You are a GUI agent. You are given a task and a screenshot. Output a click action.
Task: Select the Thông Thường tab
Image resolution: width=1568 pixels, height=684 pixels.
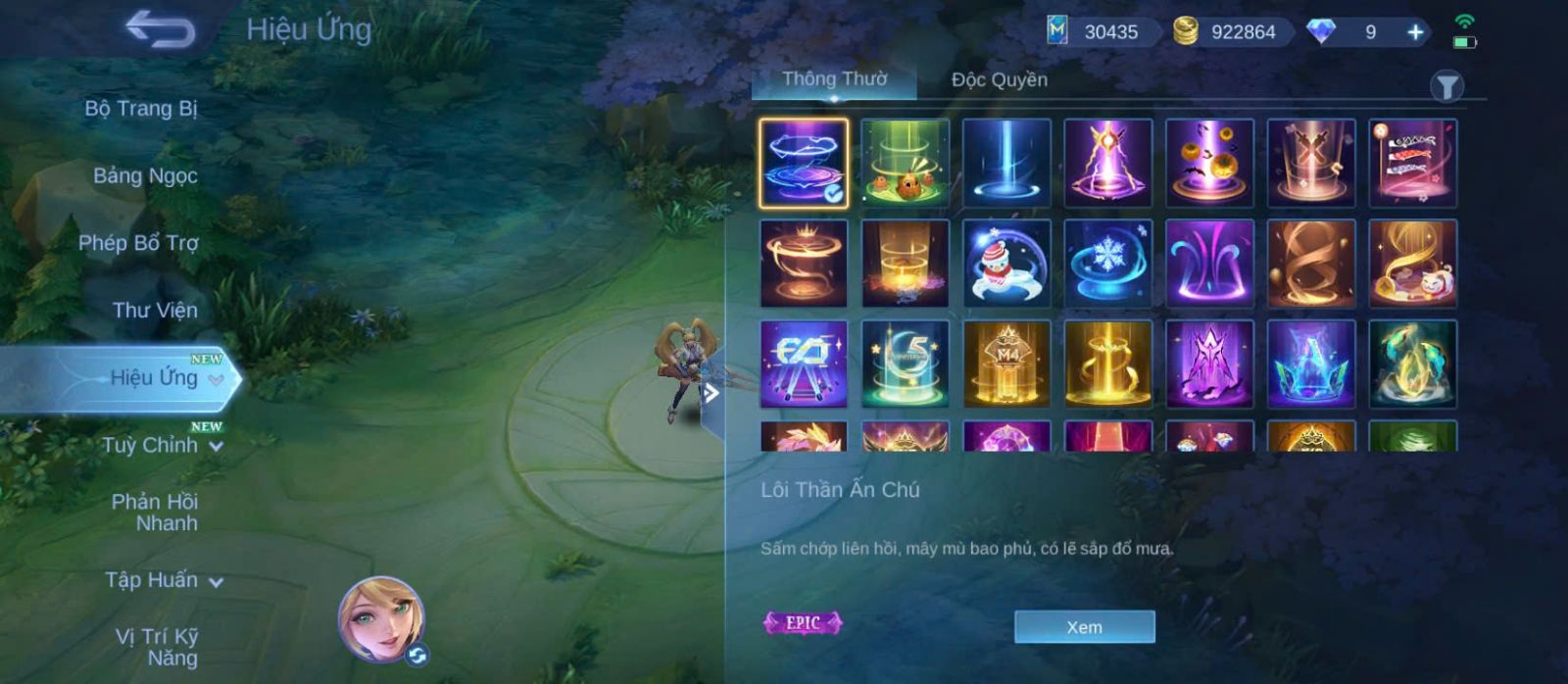pyautogui.click(x=834, y=79)
